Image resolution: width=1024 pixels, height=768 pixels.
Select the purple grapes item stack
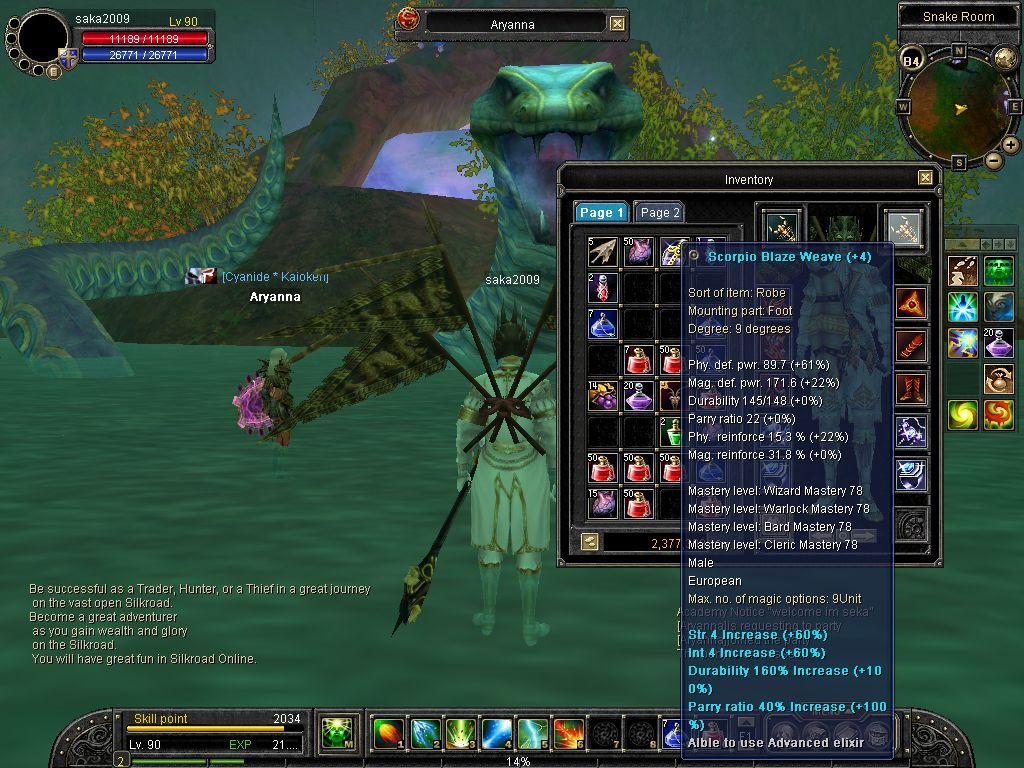pos(603,396)
